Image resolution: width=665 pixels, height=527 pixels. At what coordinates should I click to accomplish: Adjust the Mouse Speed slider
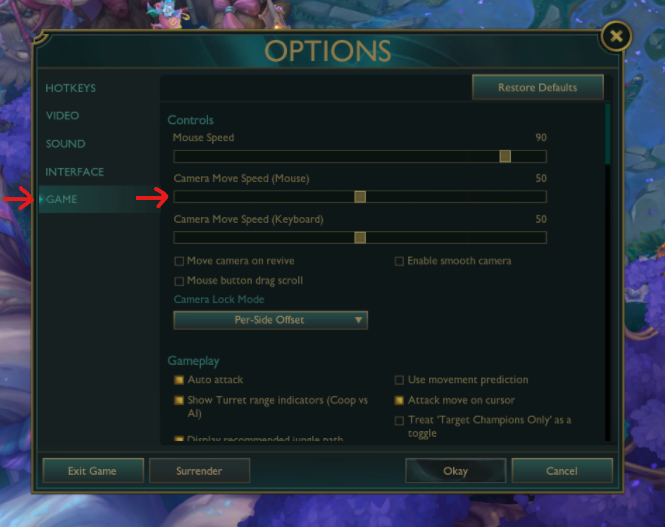[x=505, y=156]
